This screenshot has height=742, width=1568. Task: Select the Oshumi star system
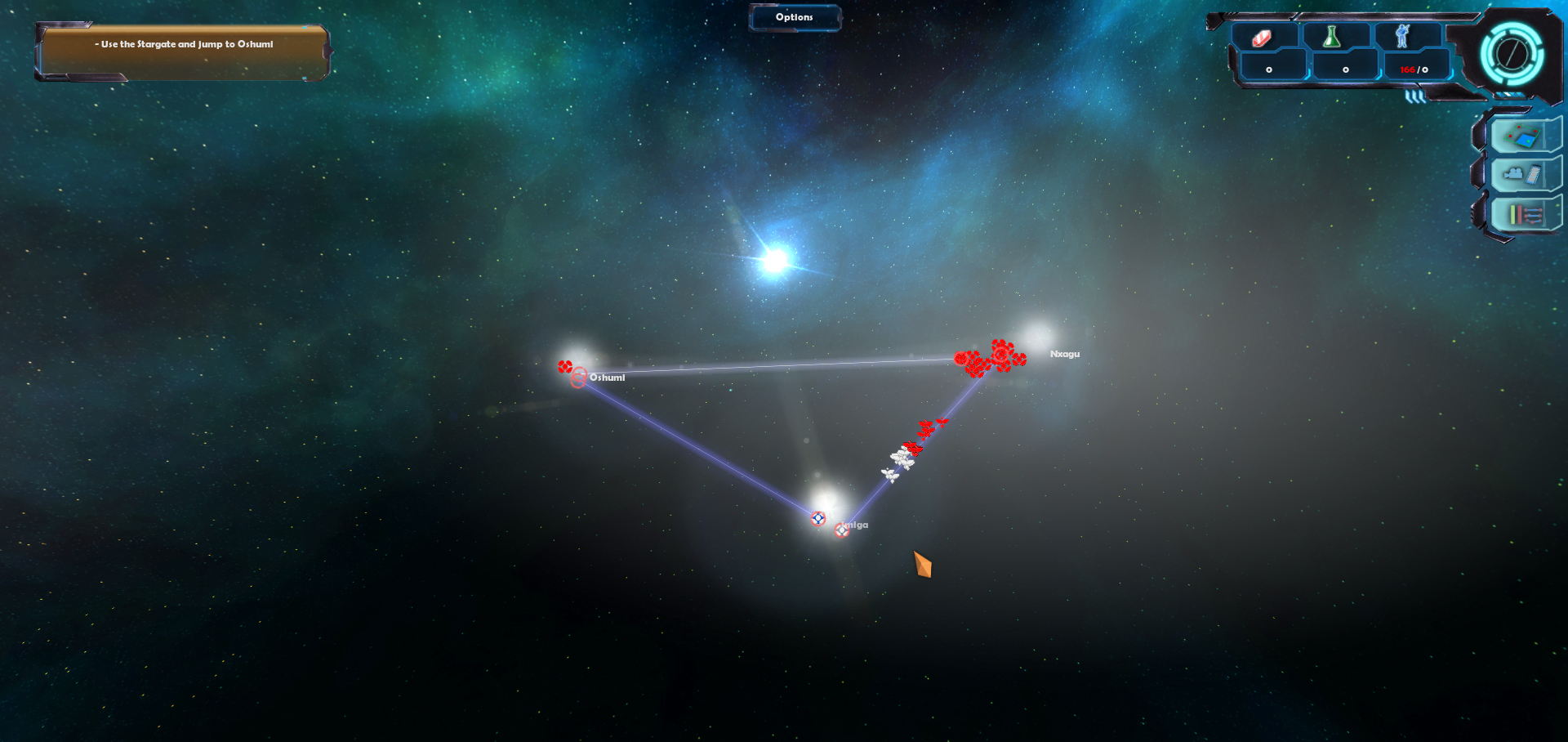click(x=578, y=359)
